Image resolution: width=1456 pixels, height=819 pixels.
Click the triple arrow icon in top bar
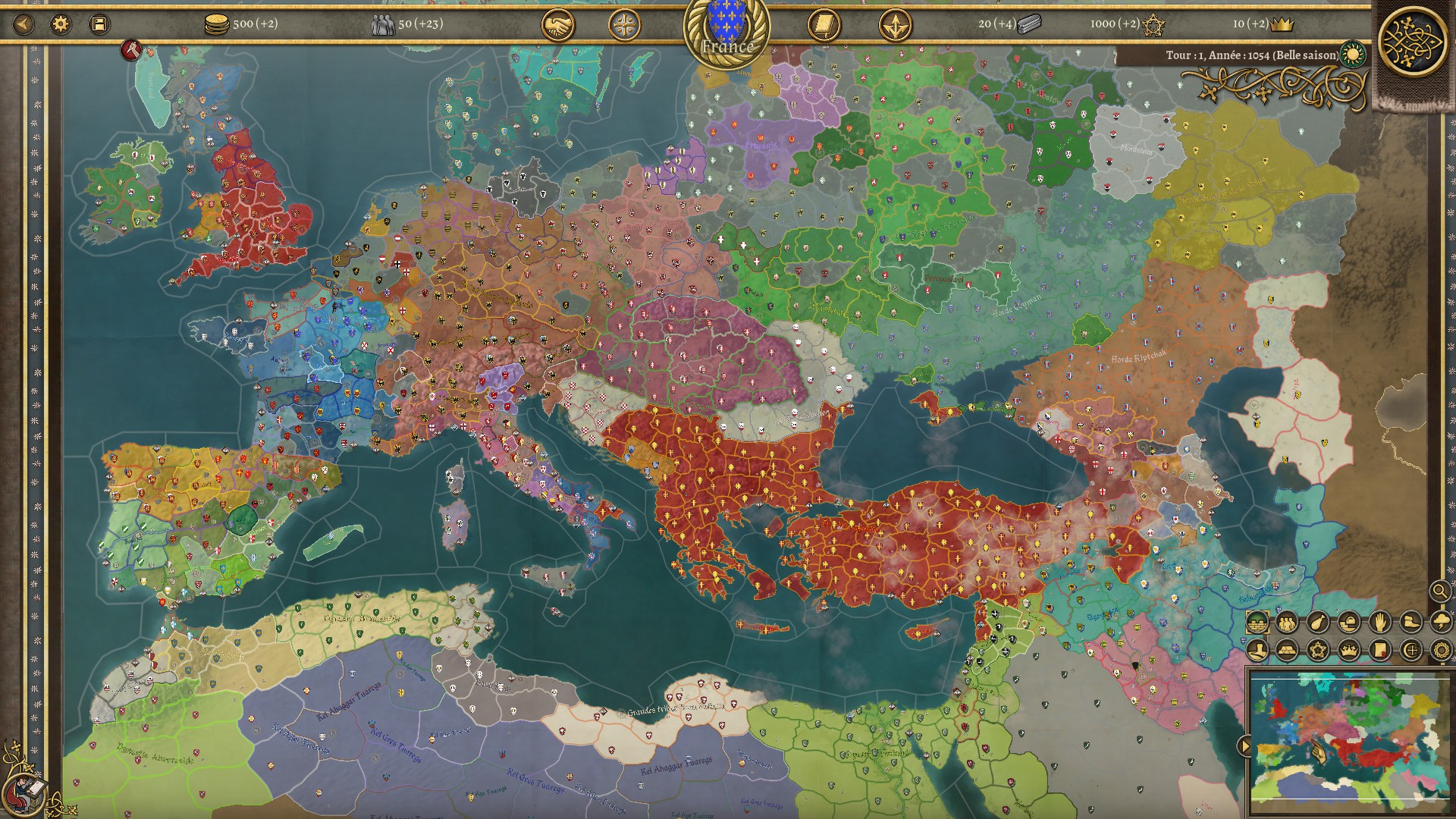coord(895,26)
